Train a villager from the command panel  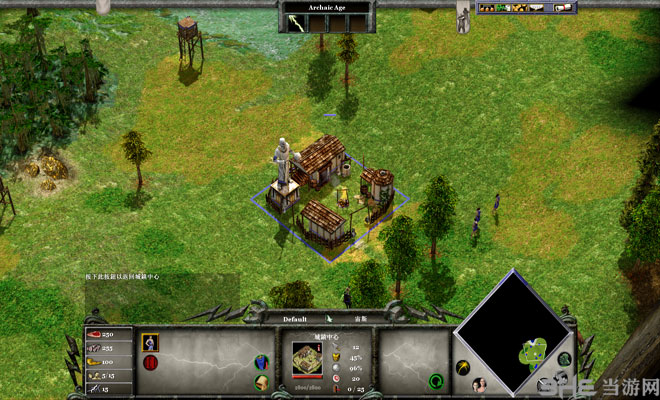point(151,342)
